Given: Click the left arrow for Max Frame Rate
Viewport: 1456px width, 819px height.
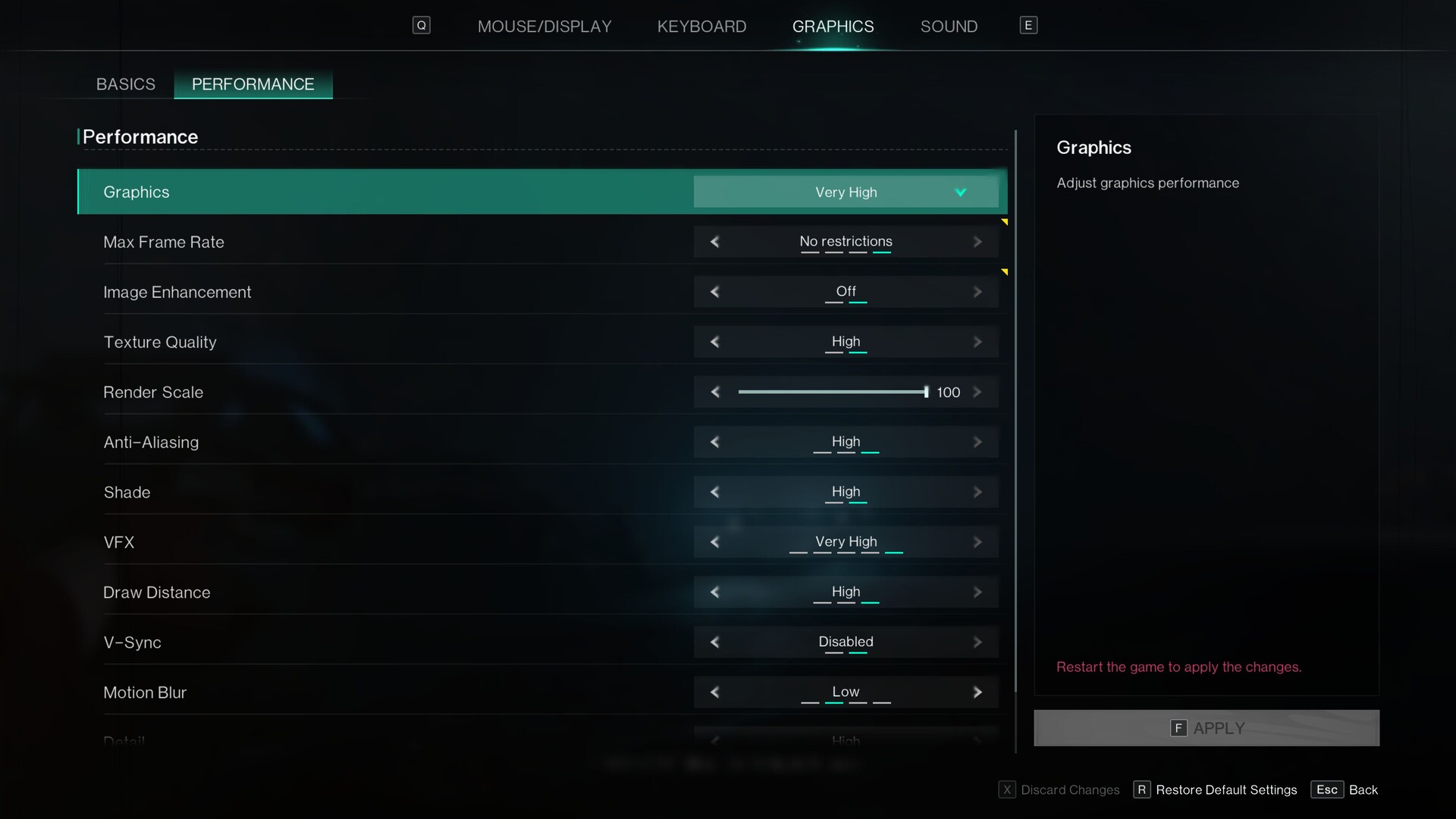Looking at the screenshot, I should click(714, 242).
